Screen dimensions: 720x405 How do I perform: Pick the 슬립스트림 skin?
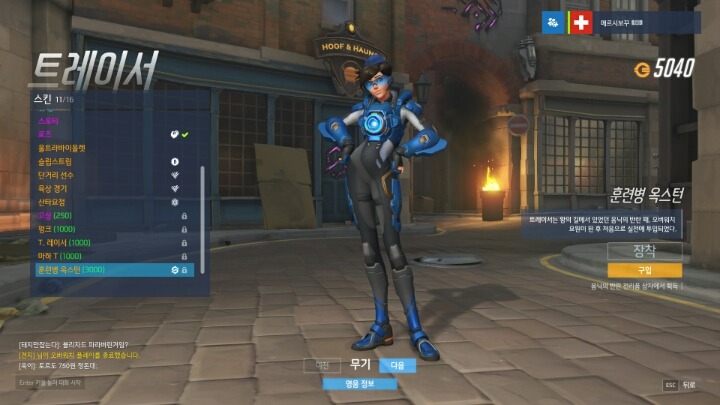point(56,161)
